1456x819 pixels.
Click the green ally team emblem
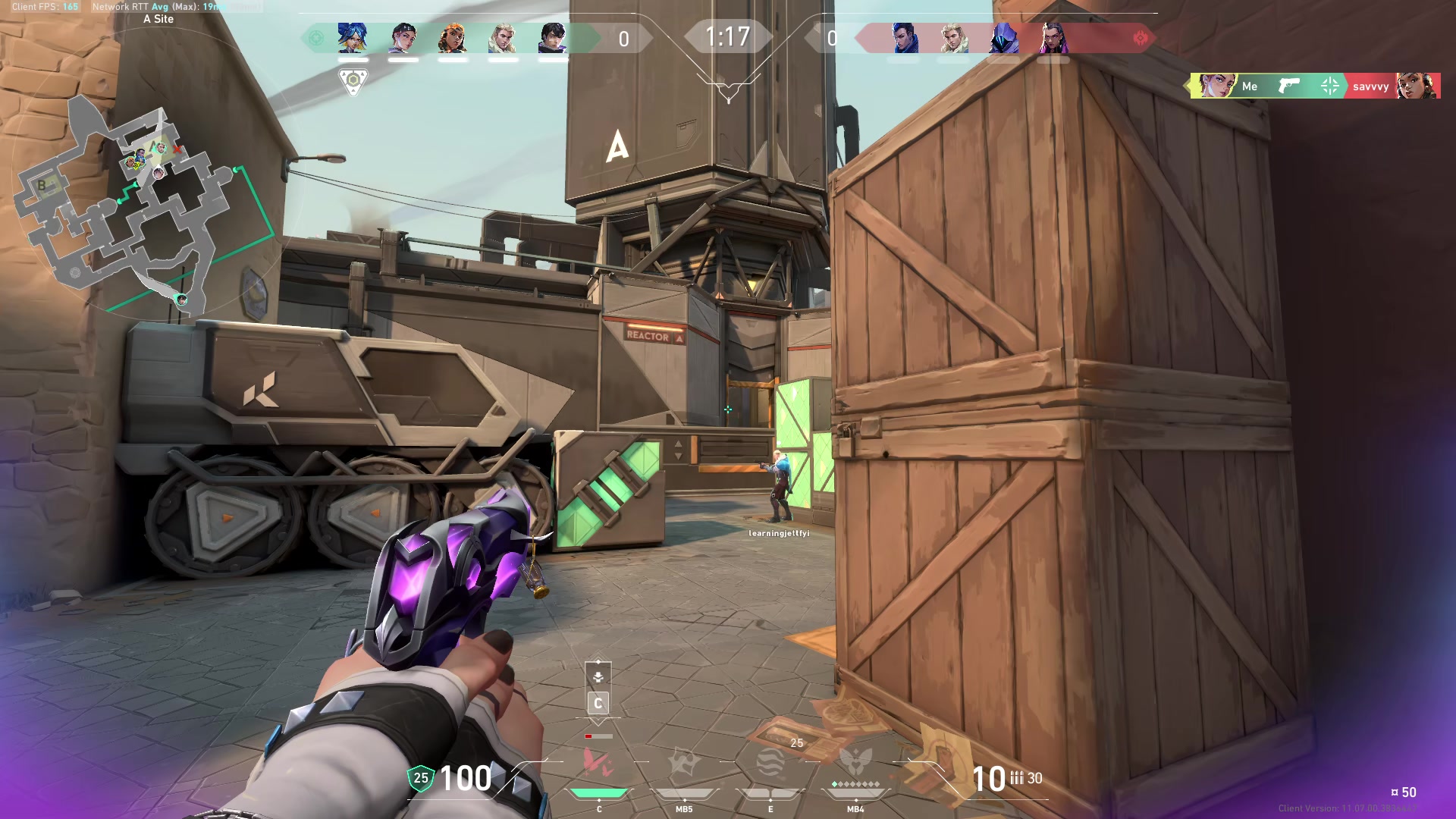[x=316, y=38]
